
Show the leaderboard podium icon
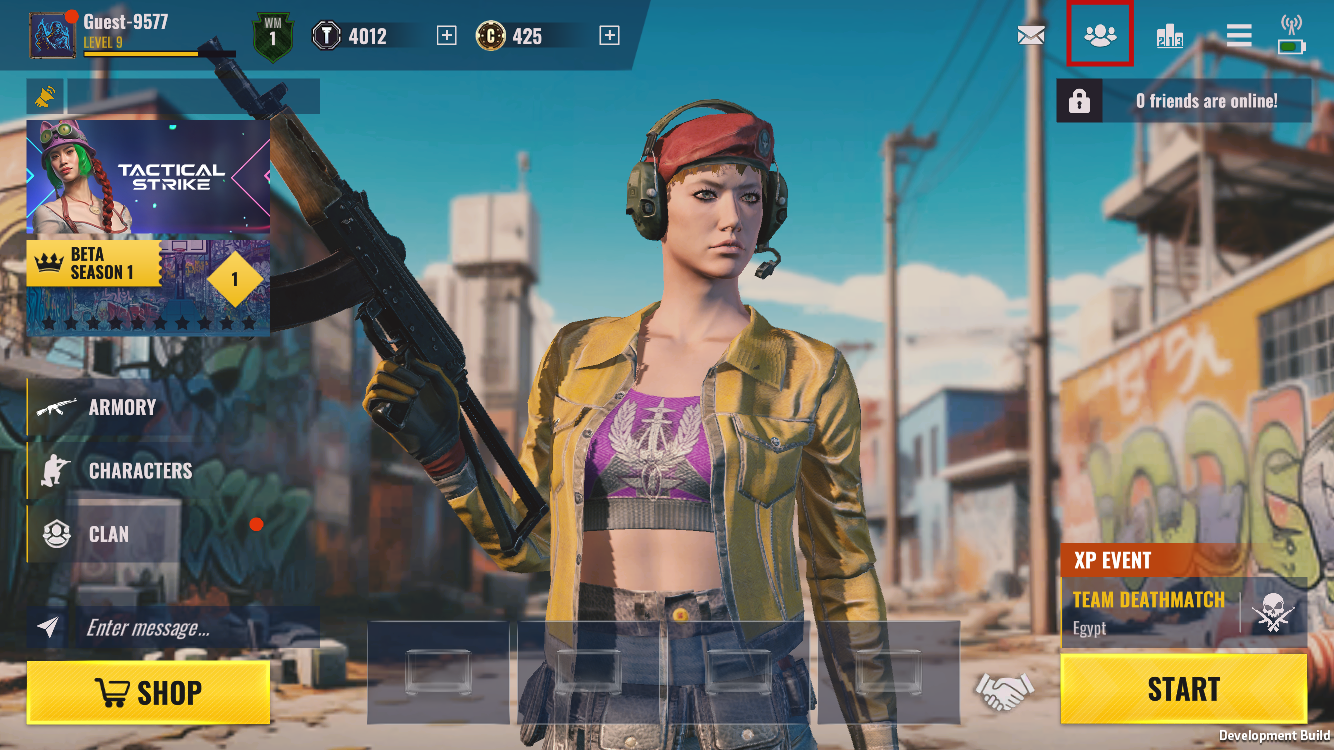pyautogui.click(x=1169, y=37)
